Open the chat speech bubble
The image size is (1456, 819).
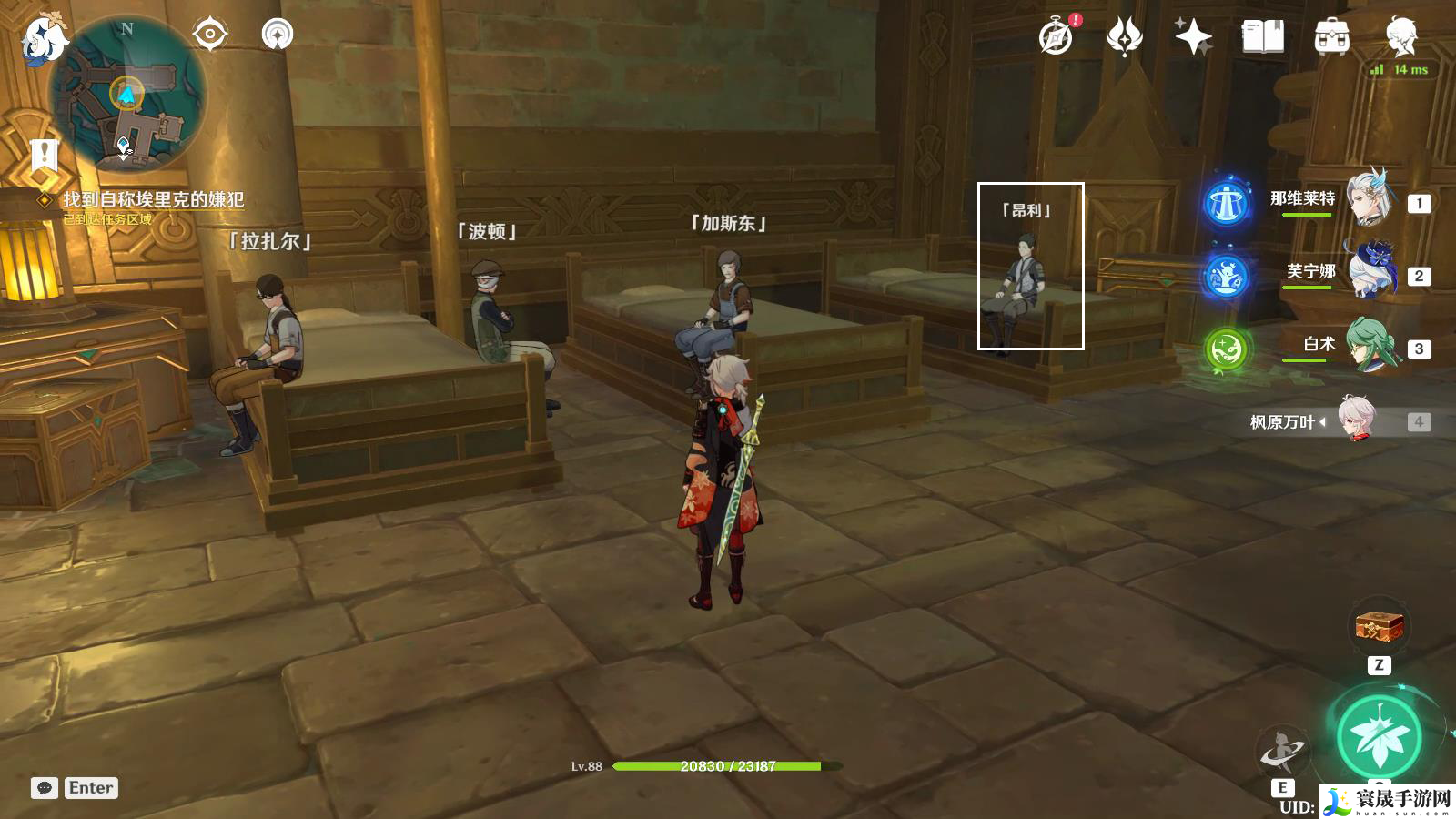click(x=45, y=788)
